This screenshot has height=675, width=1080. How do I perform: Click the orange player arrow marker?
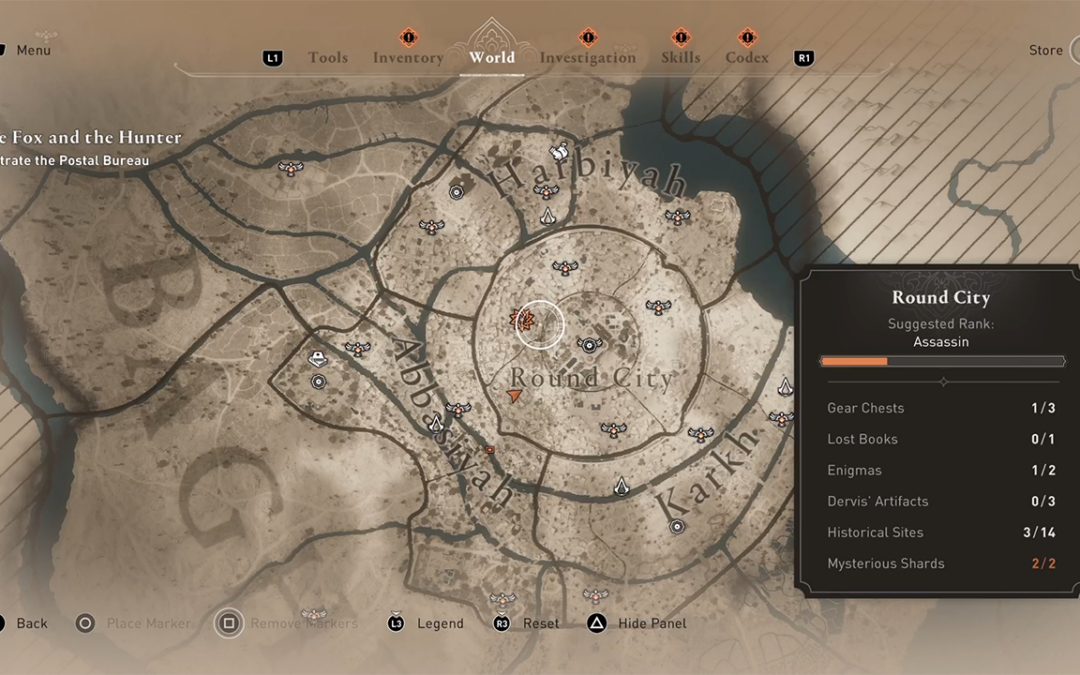point(515,397)
